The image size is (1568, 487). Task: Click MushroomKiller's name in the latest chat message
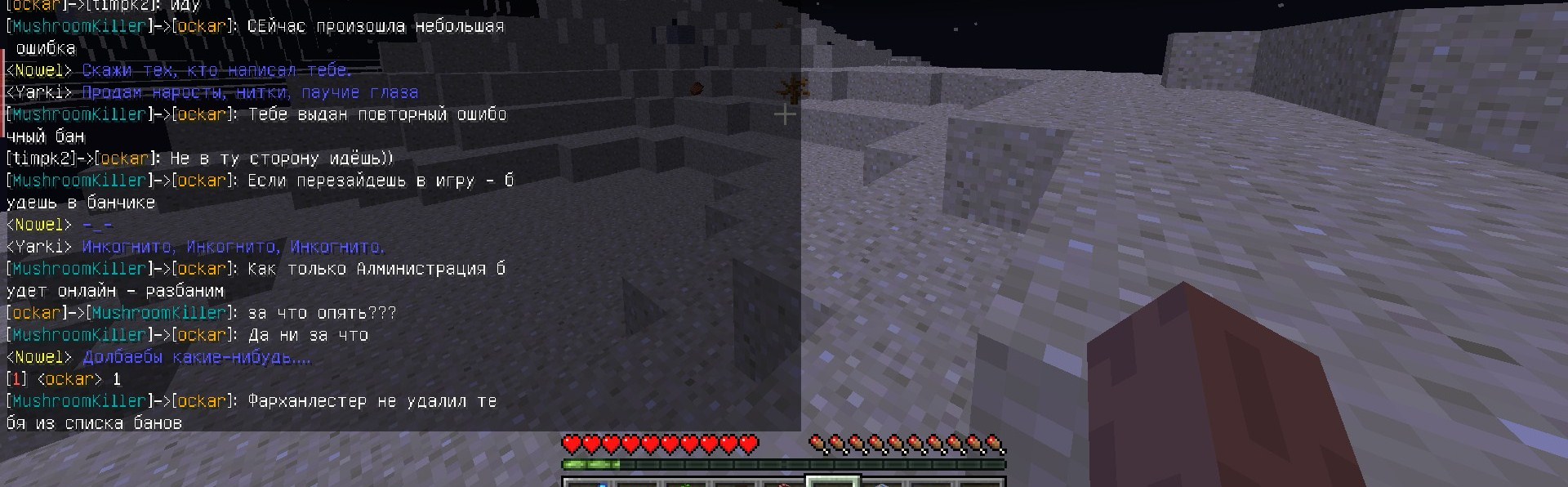[78, 401]
